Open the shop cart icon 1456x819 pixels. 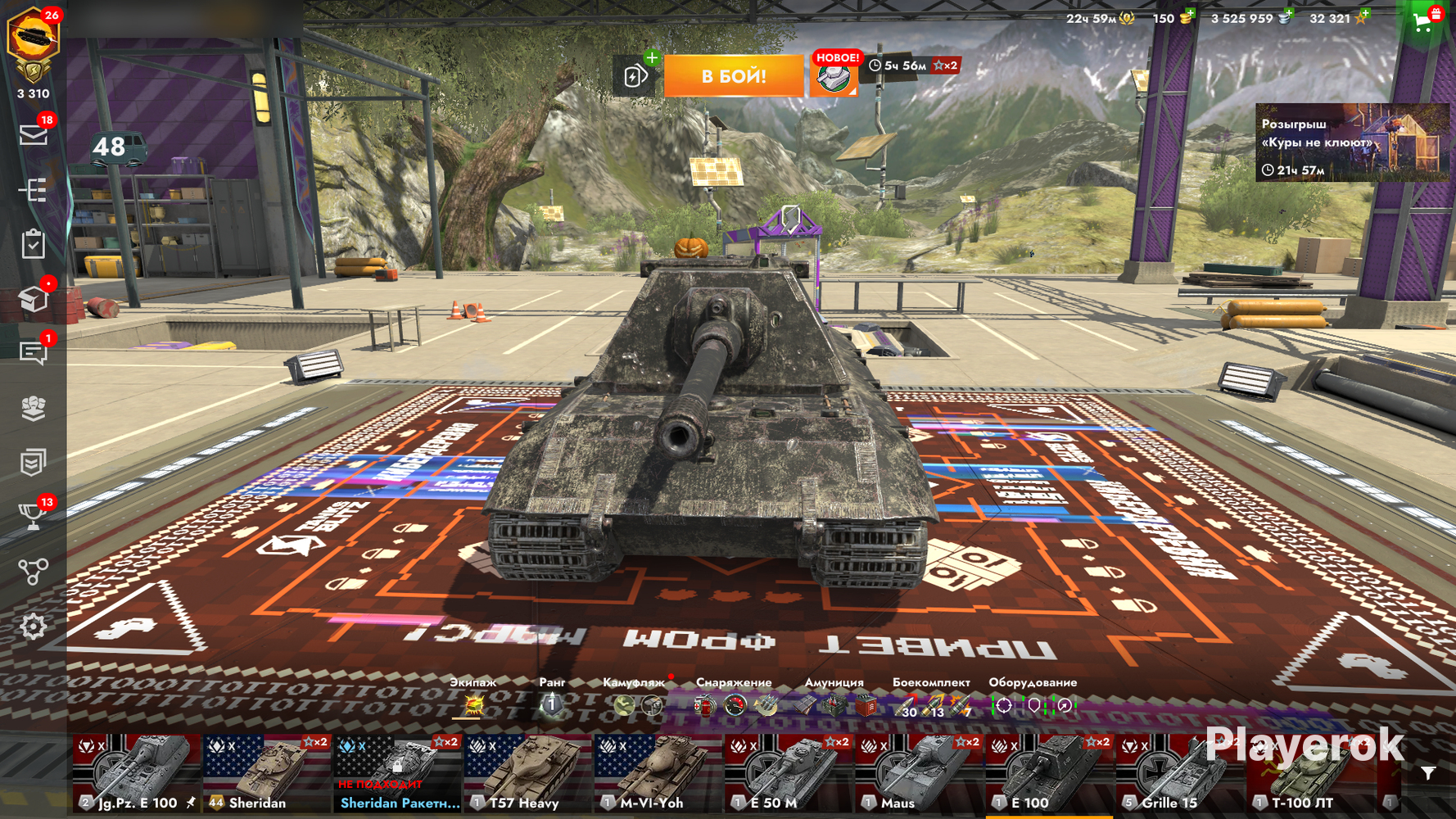coord(1424,22)
